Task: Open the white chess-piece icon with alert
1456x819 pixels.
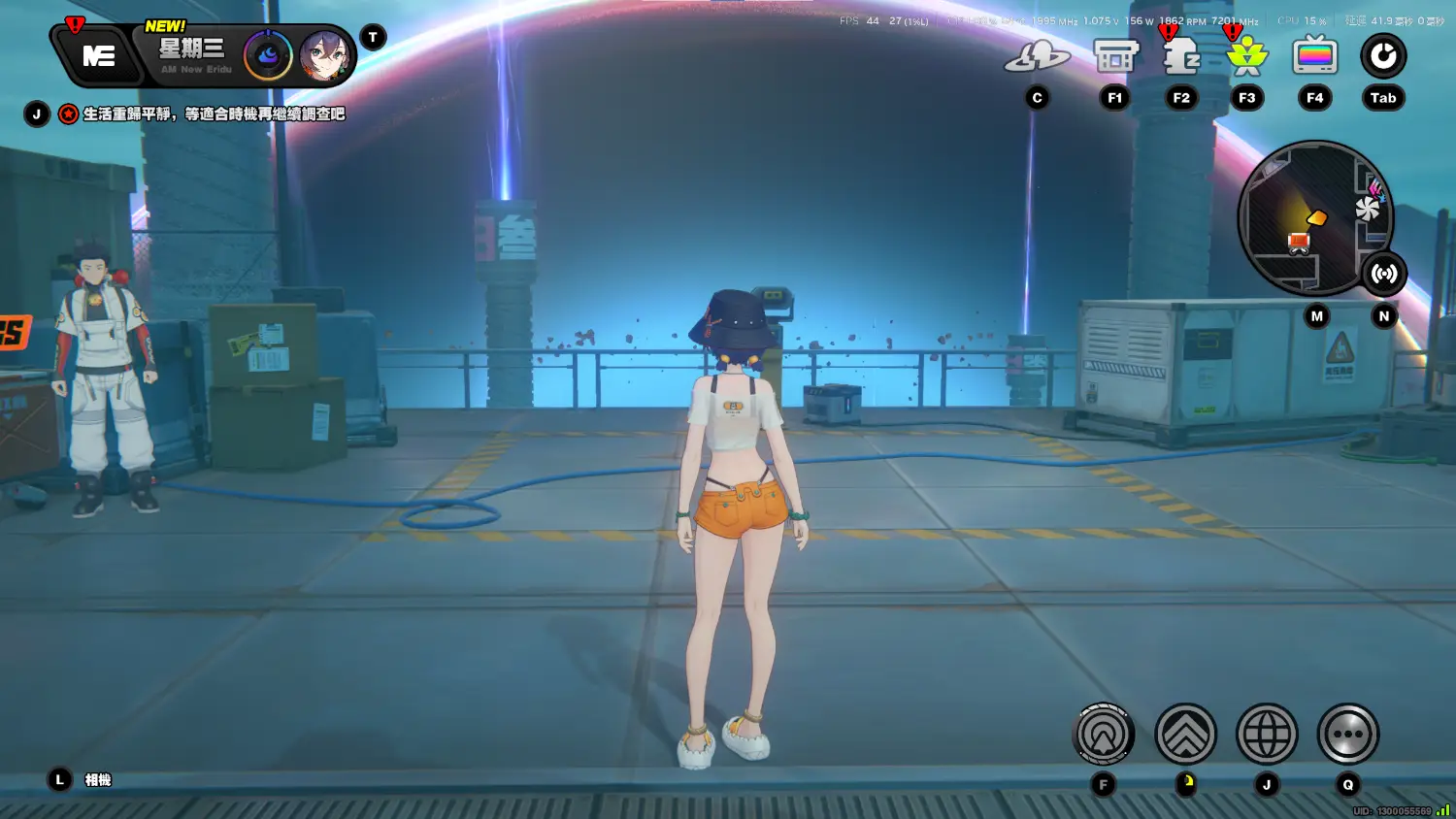Action: [1181, 57]
